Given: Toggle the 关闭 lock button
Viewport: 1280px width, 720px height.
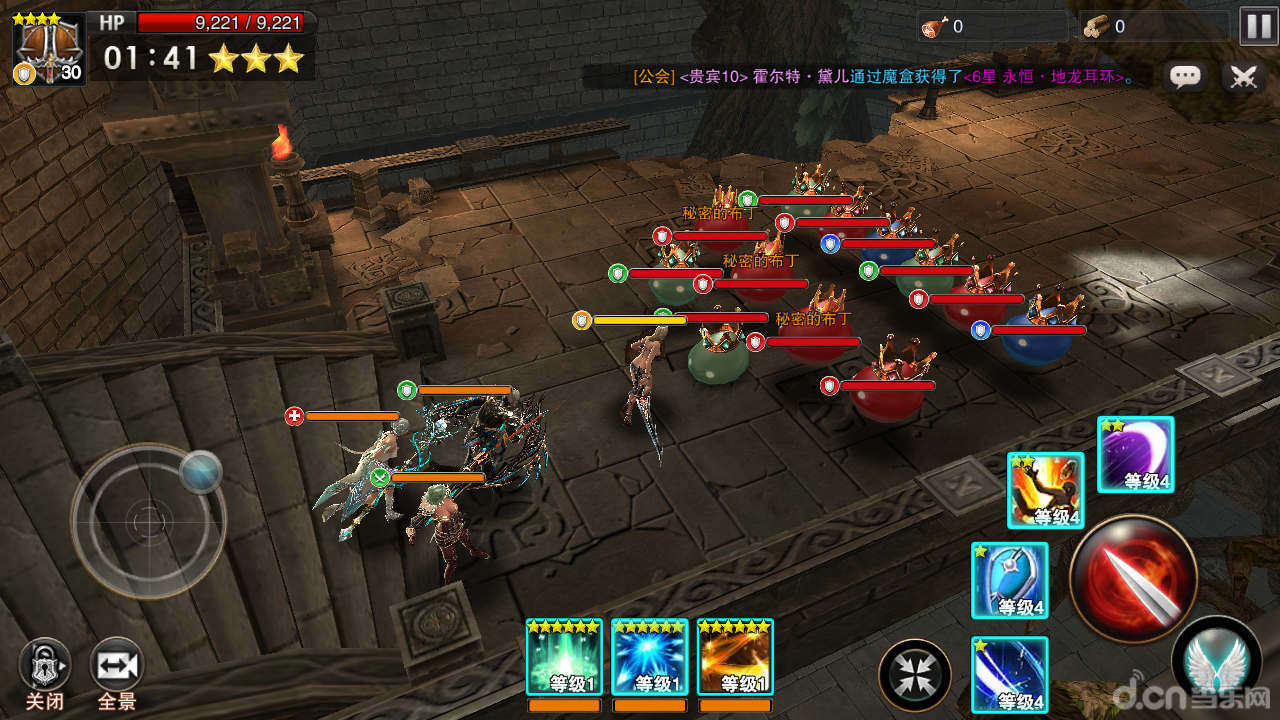Looking at the screenshot, I should pos(45,665).
